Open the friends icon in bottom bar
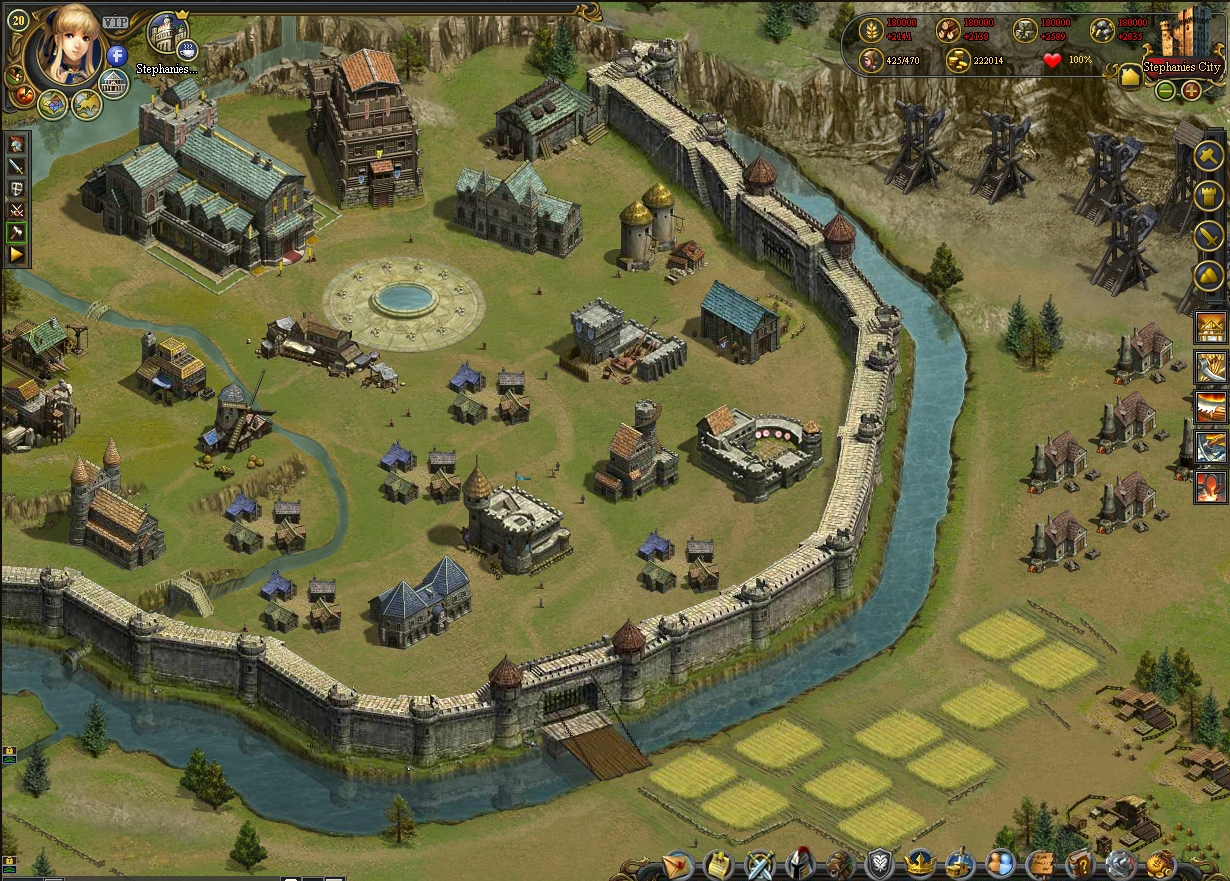 click(999, 863)
